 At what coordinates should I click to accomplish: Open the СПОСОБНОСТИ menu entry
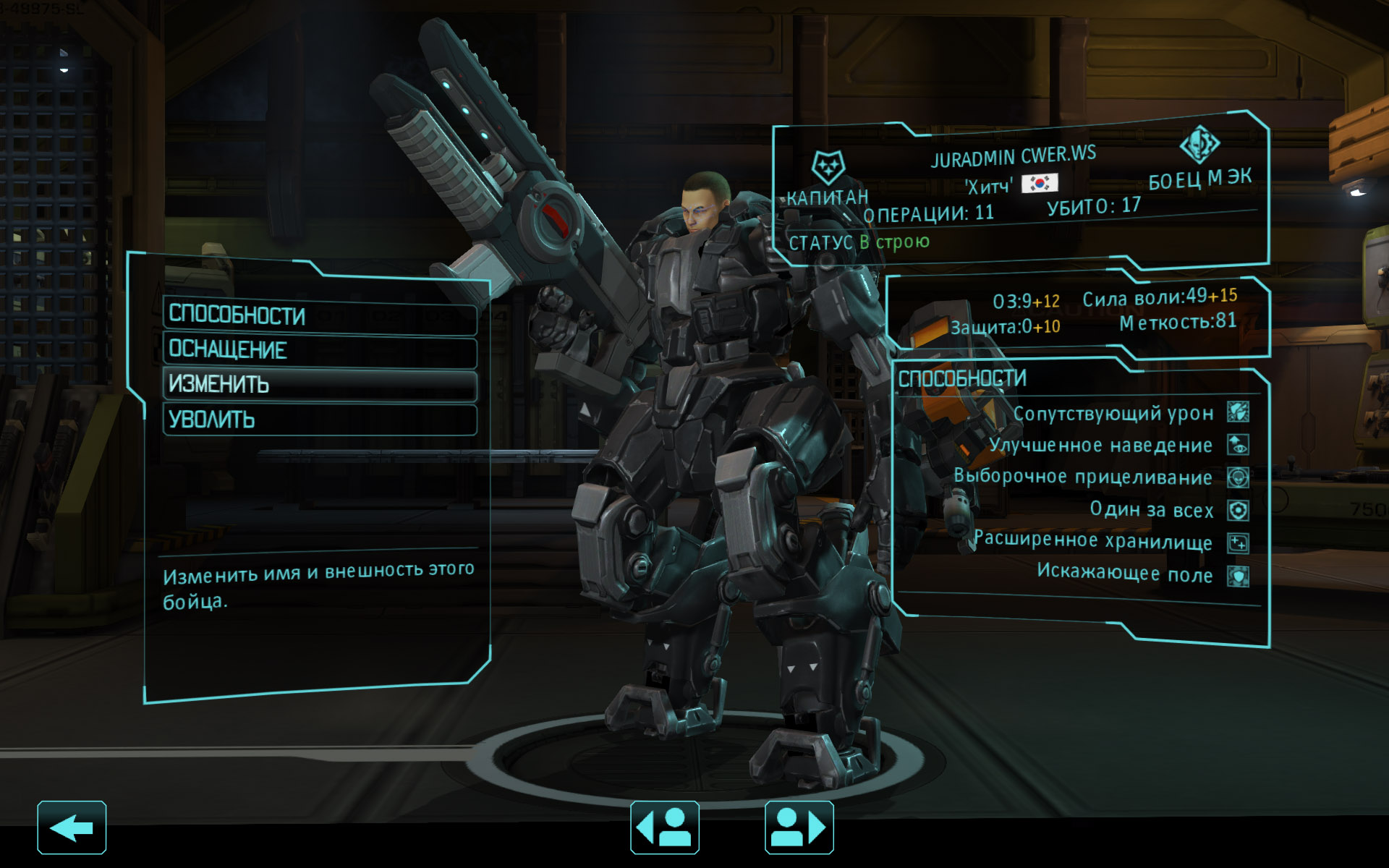319,316
